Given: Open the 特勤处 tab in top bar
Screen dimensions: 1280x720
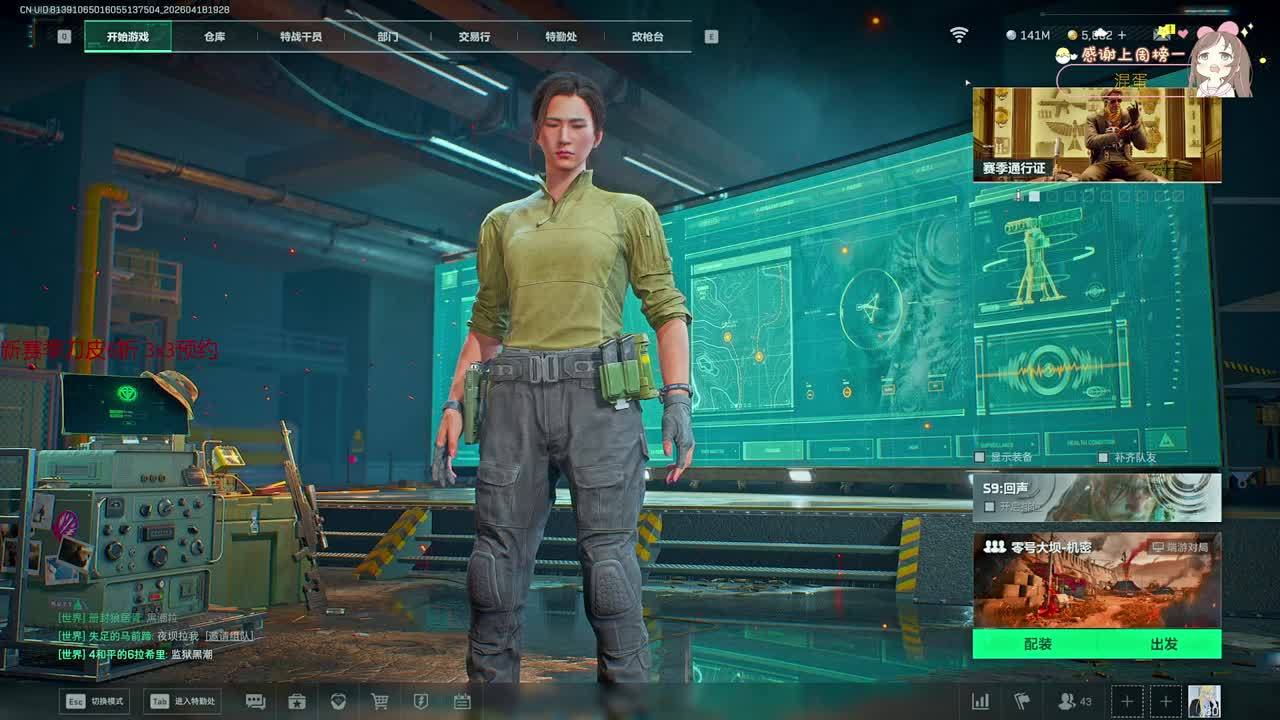Looking at the screenshot, I should point(561,37).
